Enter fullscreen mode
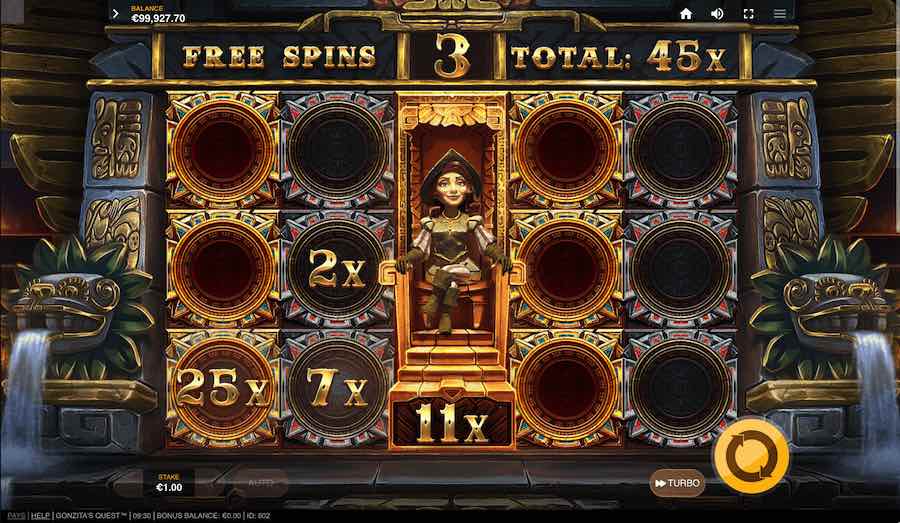 [x=748, y=14]
